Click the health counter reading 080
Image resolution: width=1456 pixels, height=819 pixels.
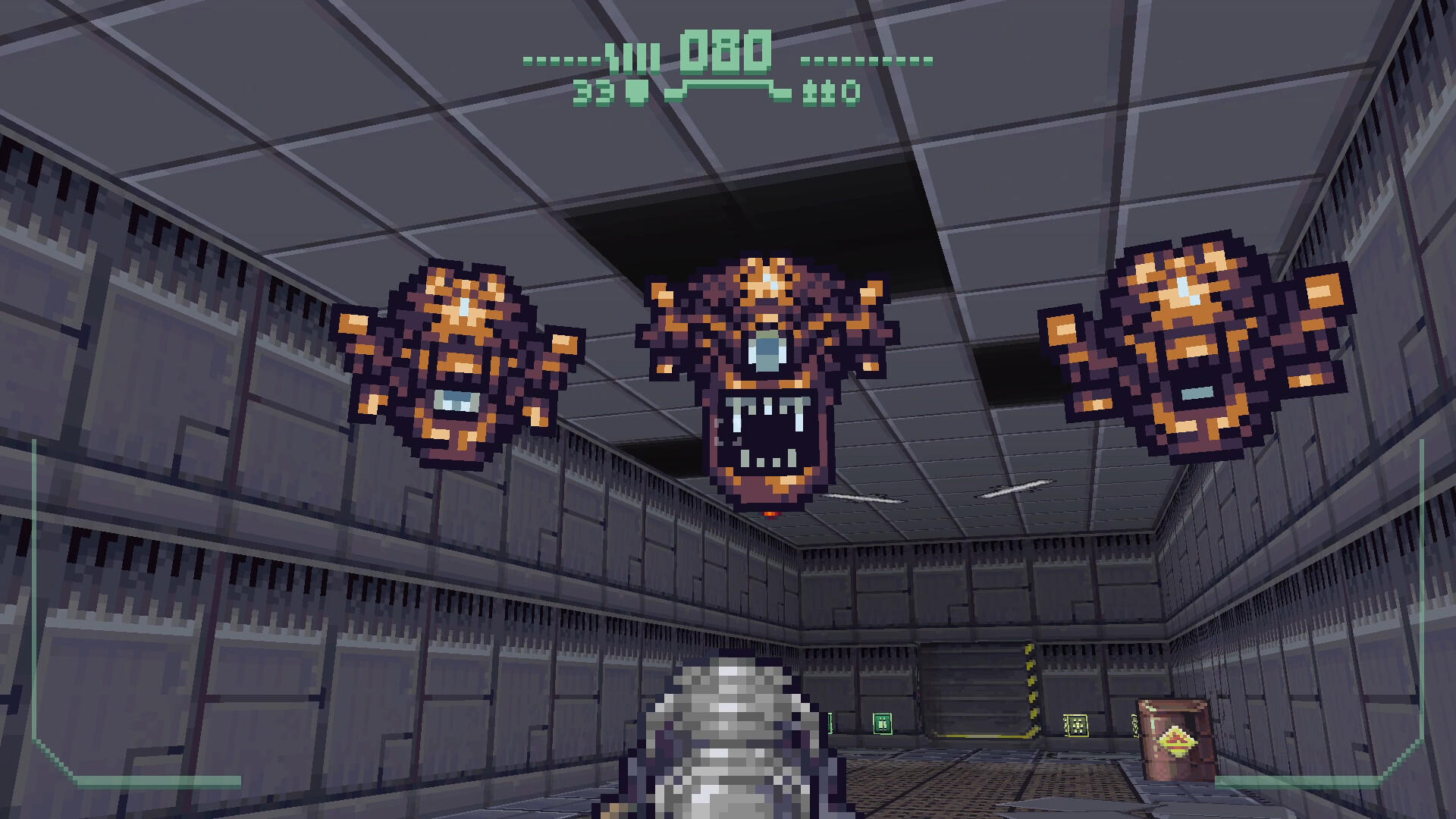pyautogui.click(x=726, y=53)
